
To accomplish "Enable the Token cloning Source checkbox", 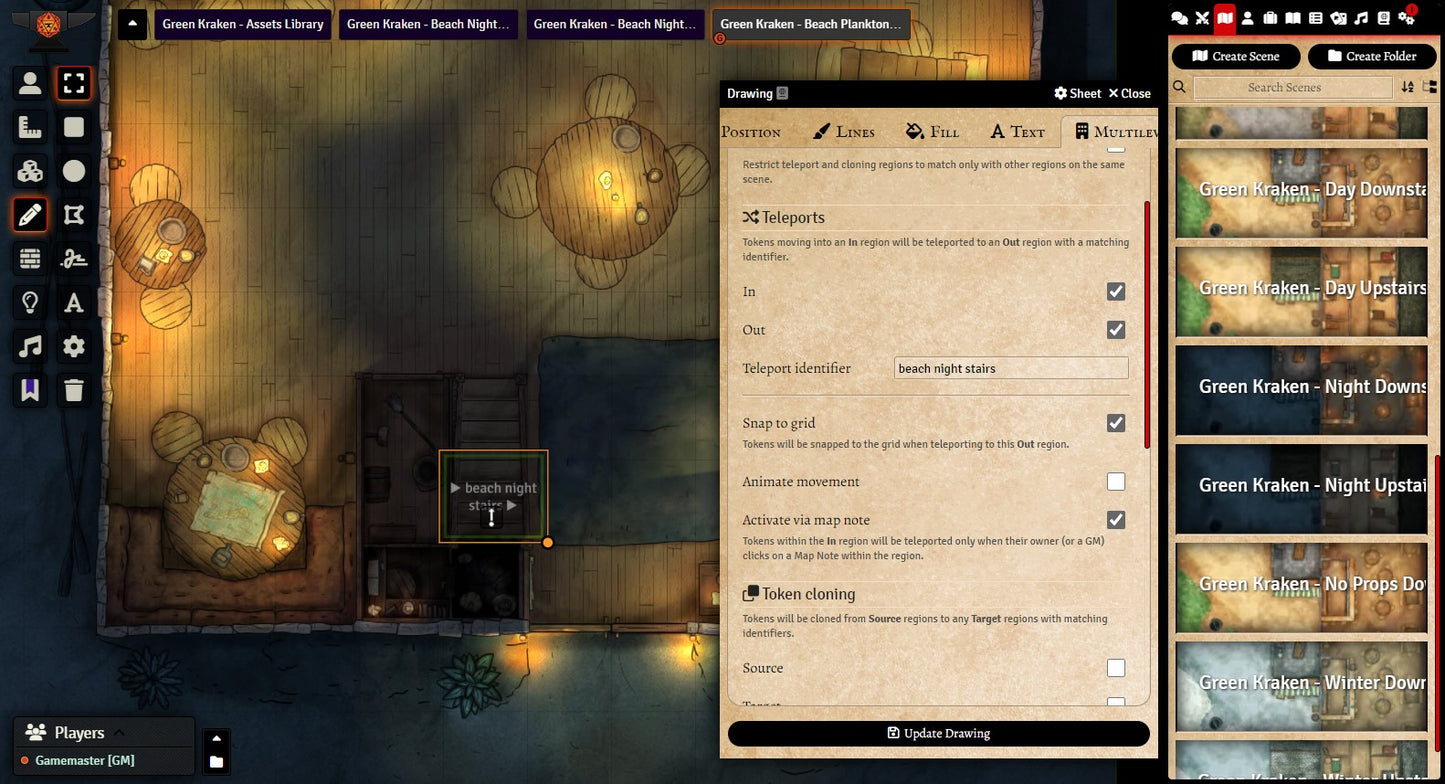I will tap(1116, 668).
